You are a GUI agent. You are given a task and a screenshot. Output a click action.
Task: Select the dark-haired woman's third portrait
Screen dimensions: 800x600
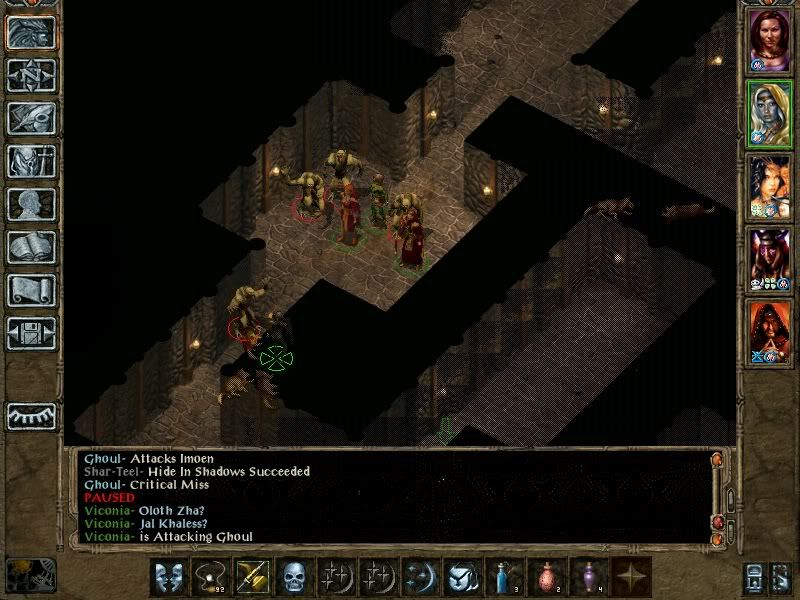click(769, 187)
